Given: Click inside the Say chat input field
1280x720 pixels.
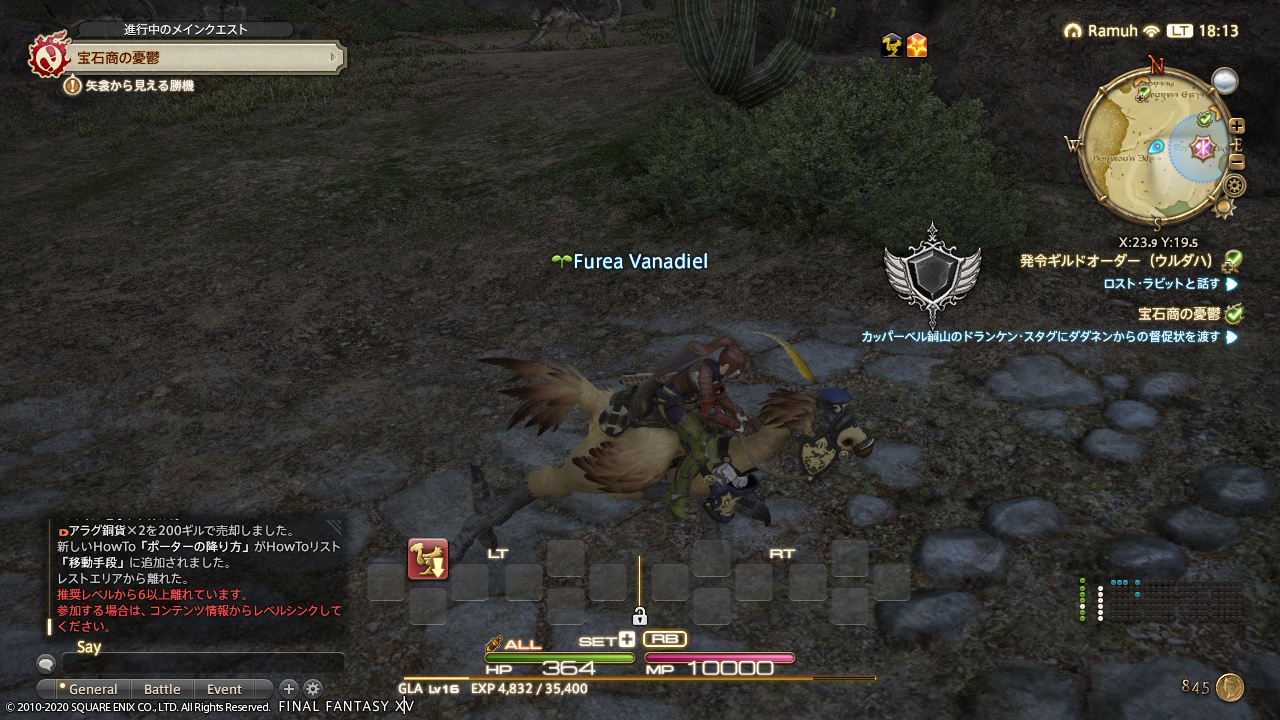Looking at the screenshot, I should pos(205,662).
